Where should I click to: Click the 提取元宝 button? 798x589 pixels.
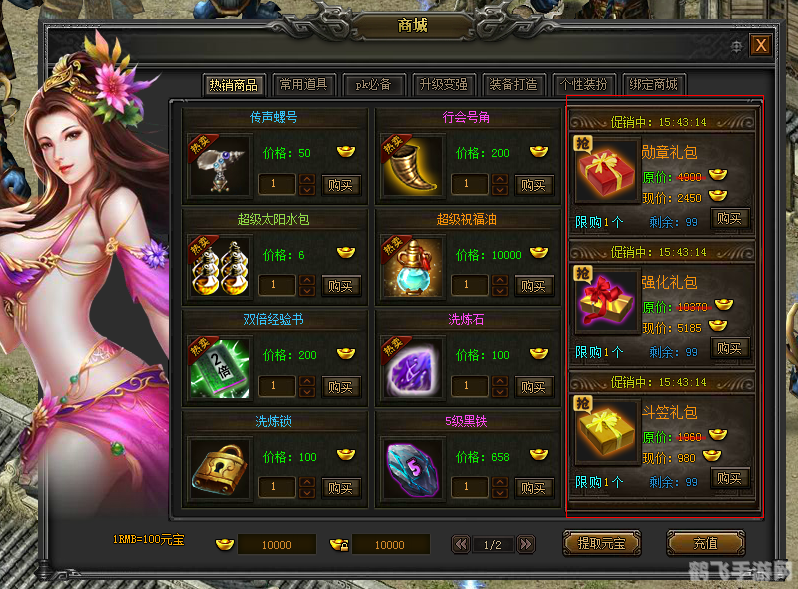(602, 544)
